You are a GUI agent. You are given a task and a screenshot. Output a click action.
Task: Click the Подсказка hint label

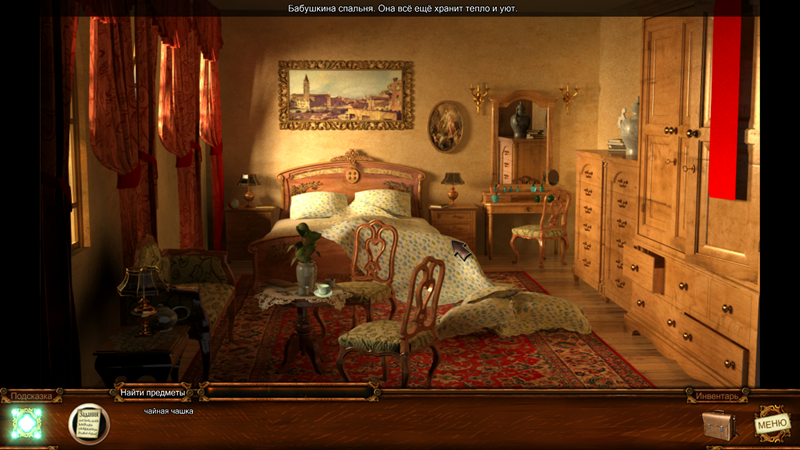31,396
